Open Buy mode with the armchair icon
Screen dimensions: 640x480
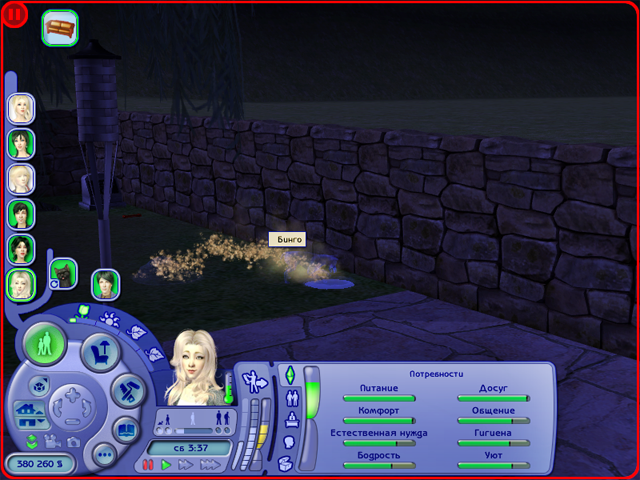pyautogui.click(x=99, y=350)
